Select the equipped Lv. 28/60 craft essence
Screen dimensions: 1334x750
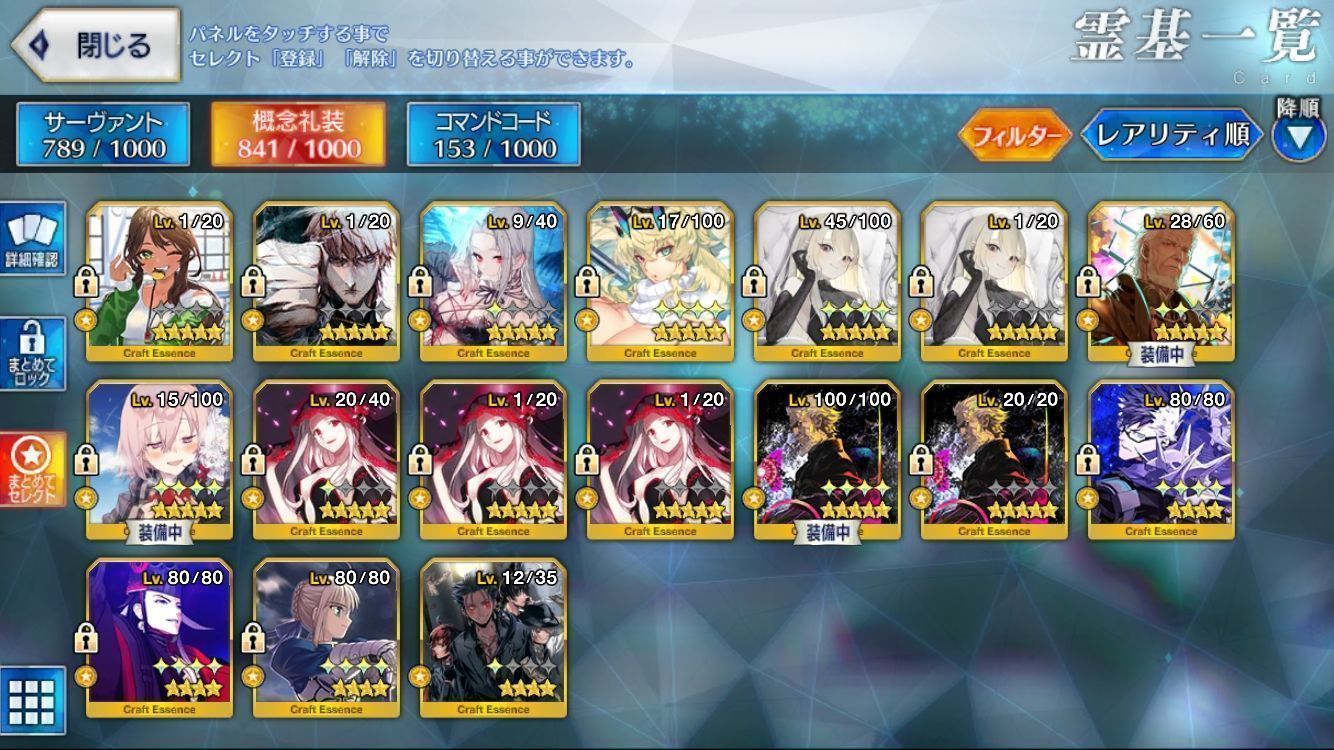click(1161, 281)
